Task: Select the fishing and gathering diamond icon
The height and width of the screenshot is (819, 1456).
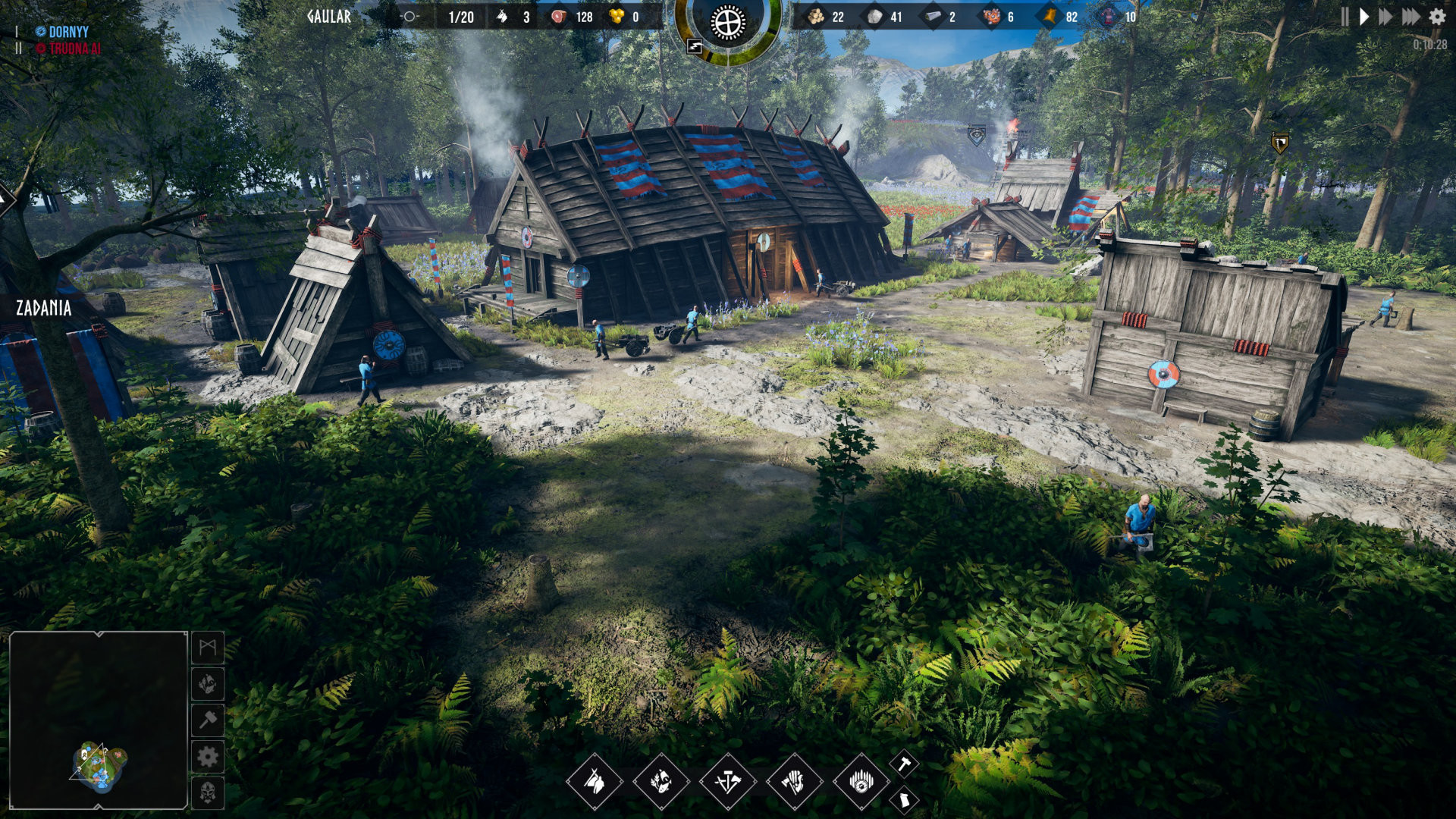Action: [x=660, y=783]
